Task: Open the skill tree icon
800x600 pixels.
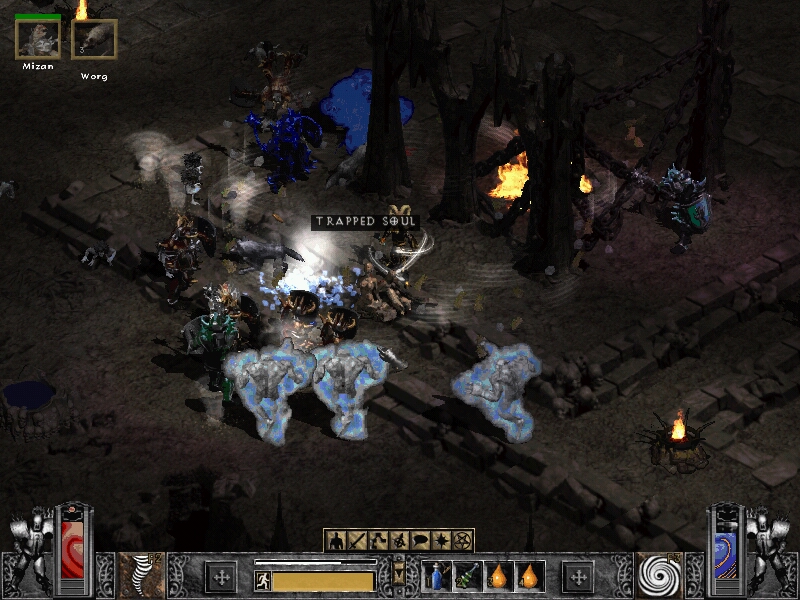Action: [379, 540]
